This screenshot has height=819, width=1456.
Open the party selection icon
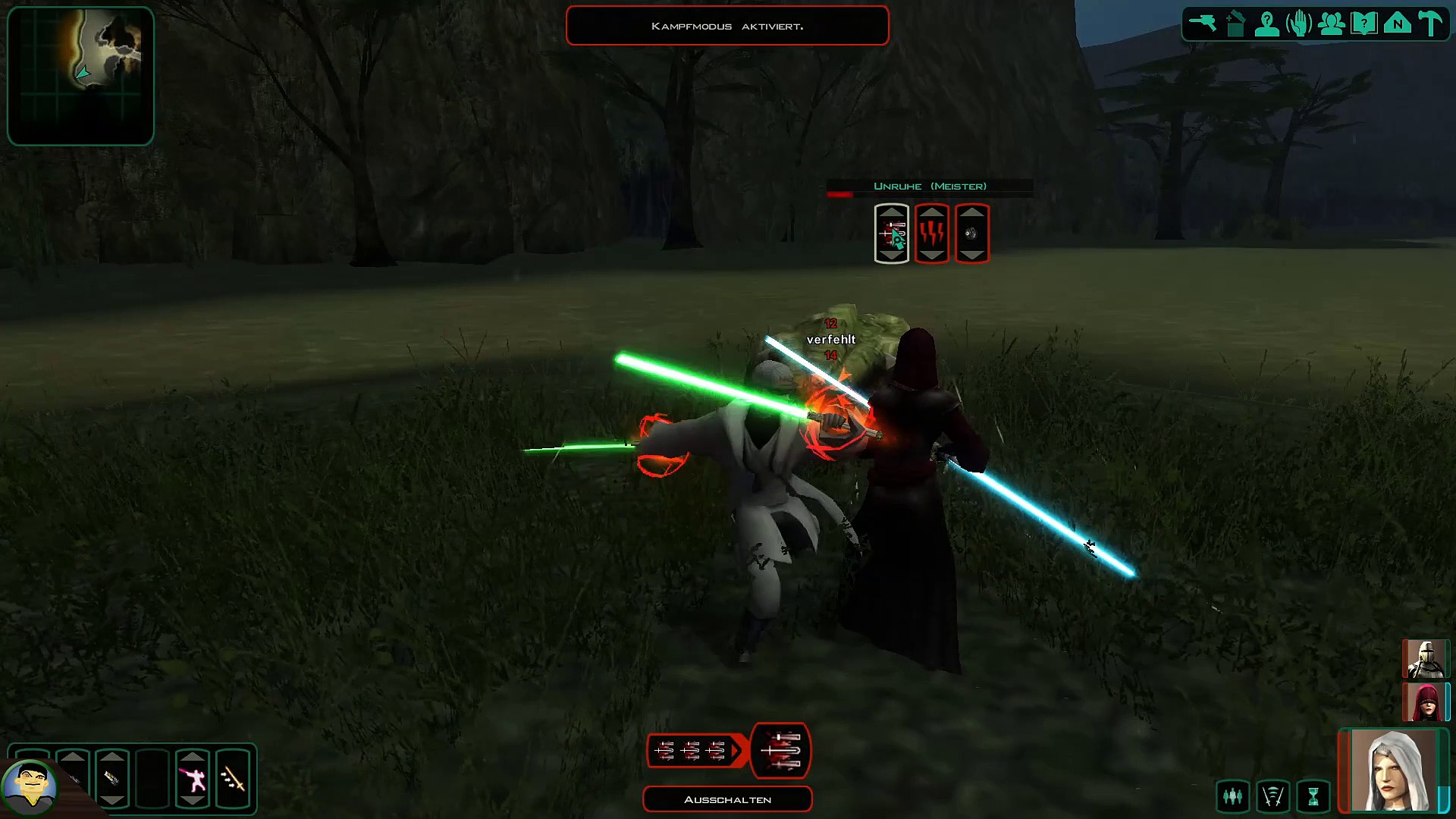click(x=1332, y=24)
